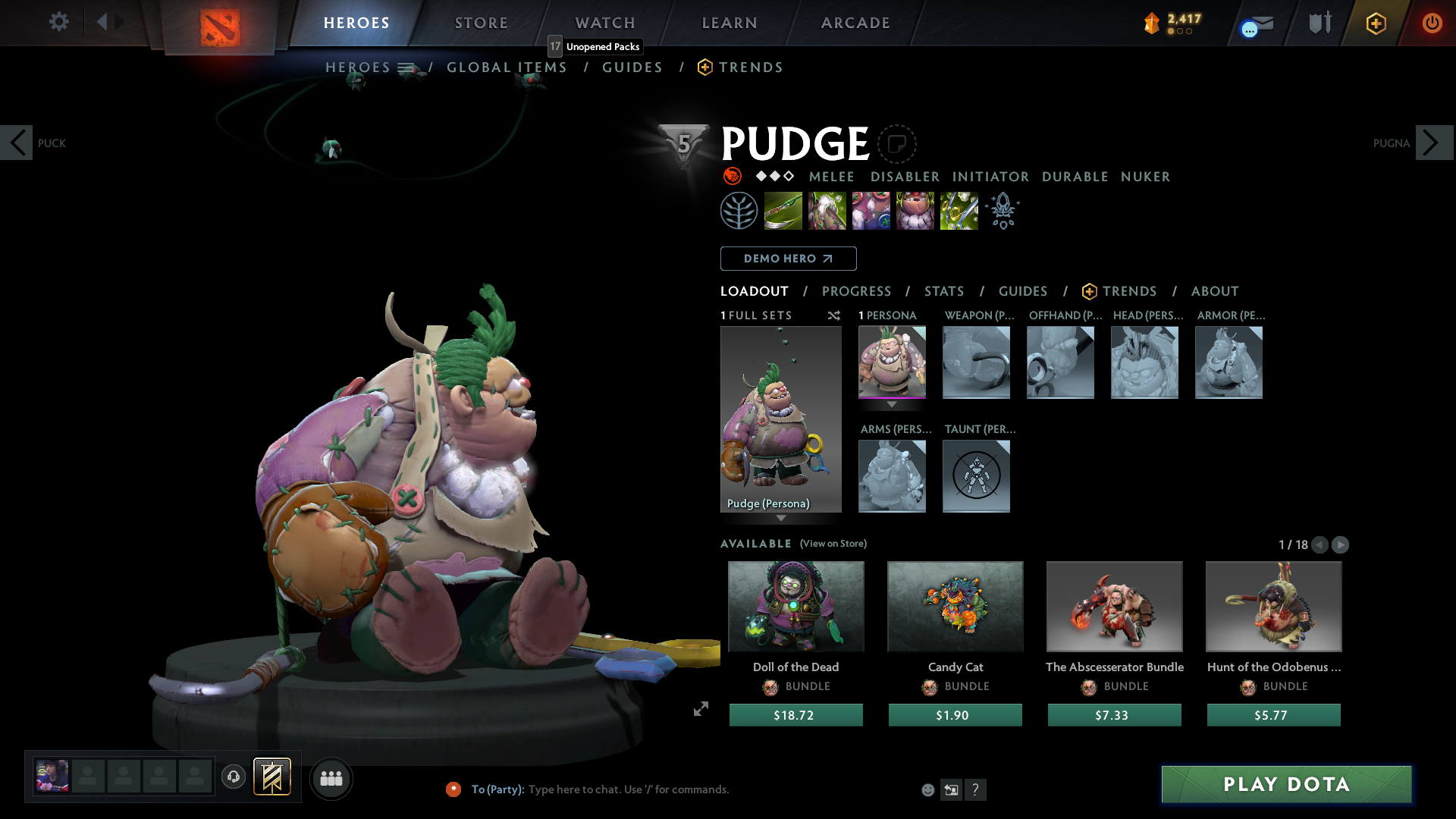The width and height of the screenshot is (1456, 819).
Task: Open Global Items page
Action: point(507,67)
